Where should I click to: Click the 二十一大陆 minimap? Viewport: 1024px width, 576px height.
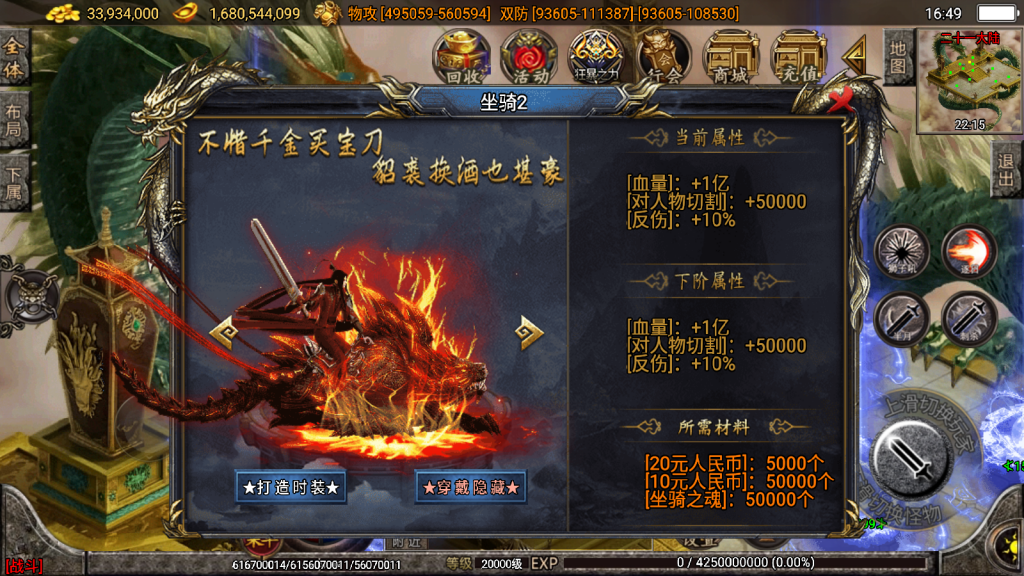click(x=963, y=82)
